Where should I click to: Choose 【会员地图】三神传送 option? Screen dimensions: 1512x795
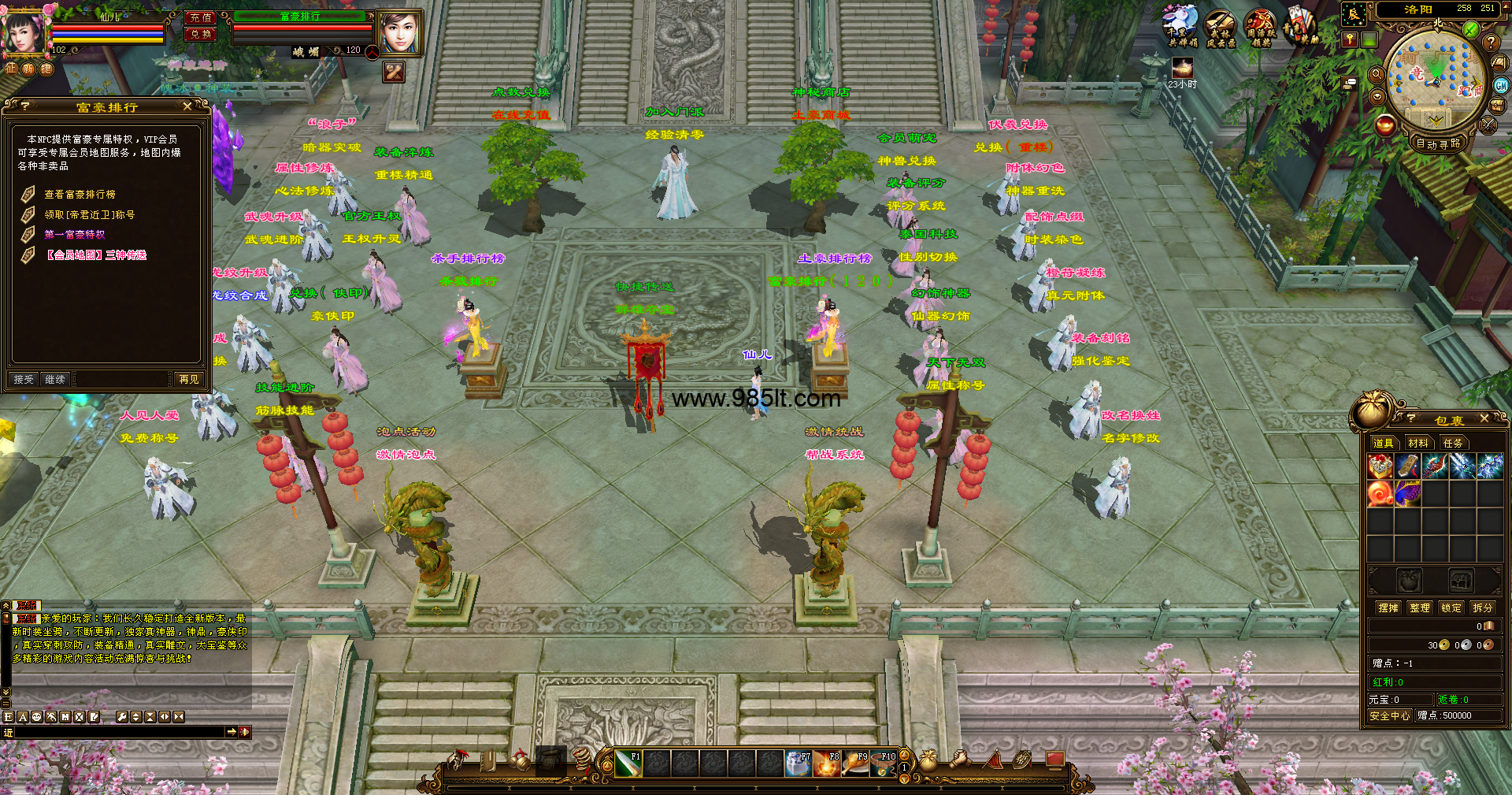point(95,255)
